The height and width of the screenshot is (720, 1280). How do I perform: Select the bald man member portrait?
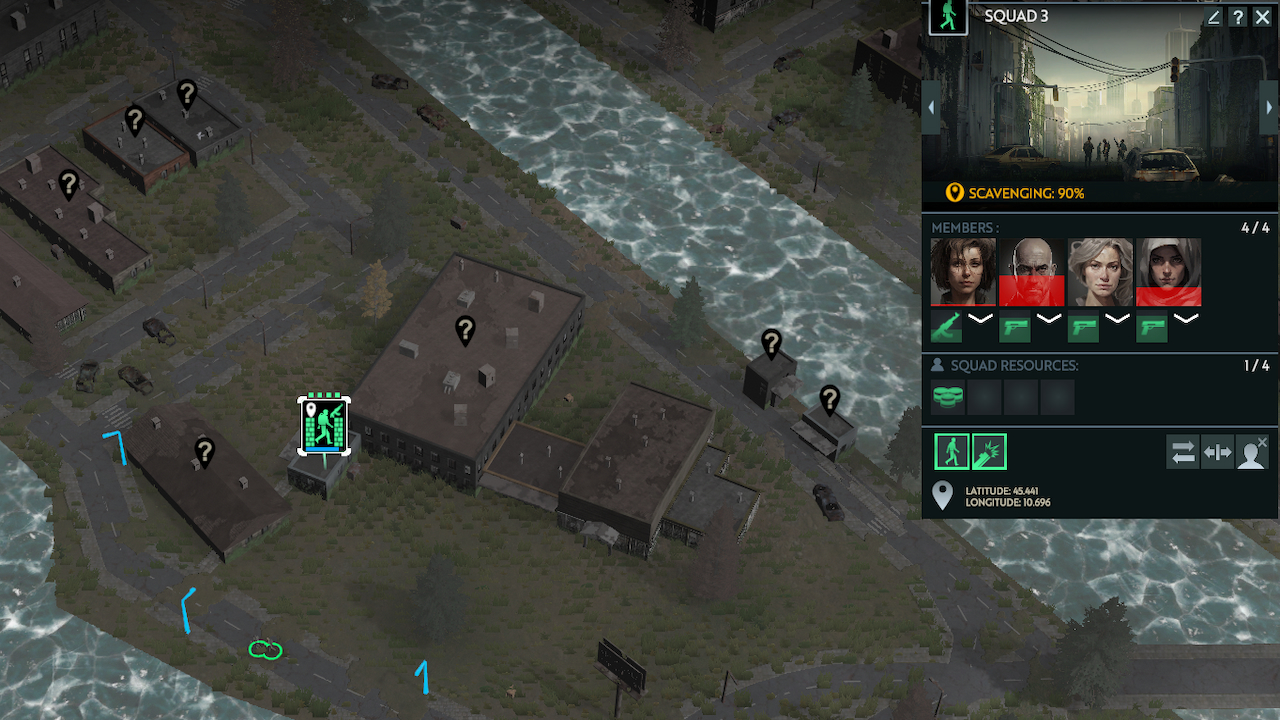1032,271
